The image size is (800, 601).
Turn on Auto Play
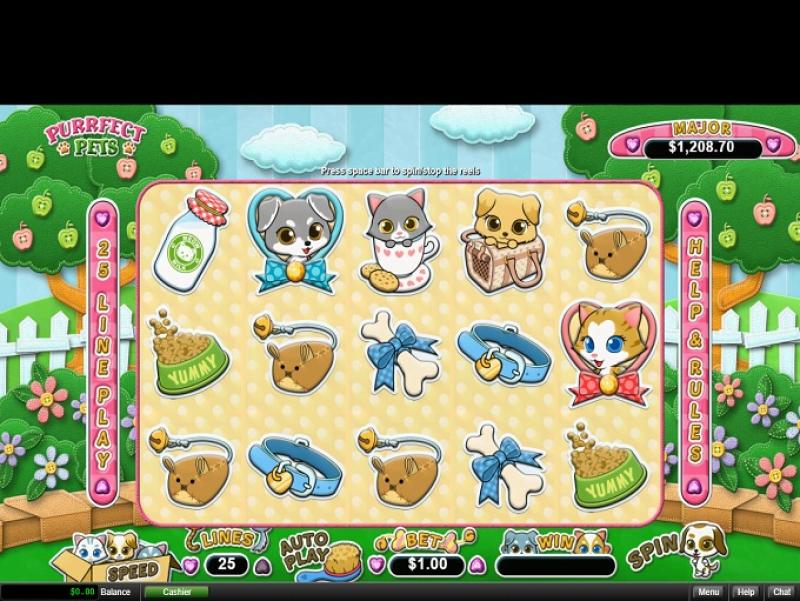(x=304, y=550)
